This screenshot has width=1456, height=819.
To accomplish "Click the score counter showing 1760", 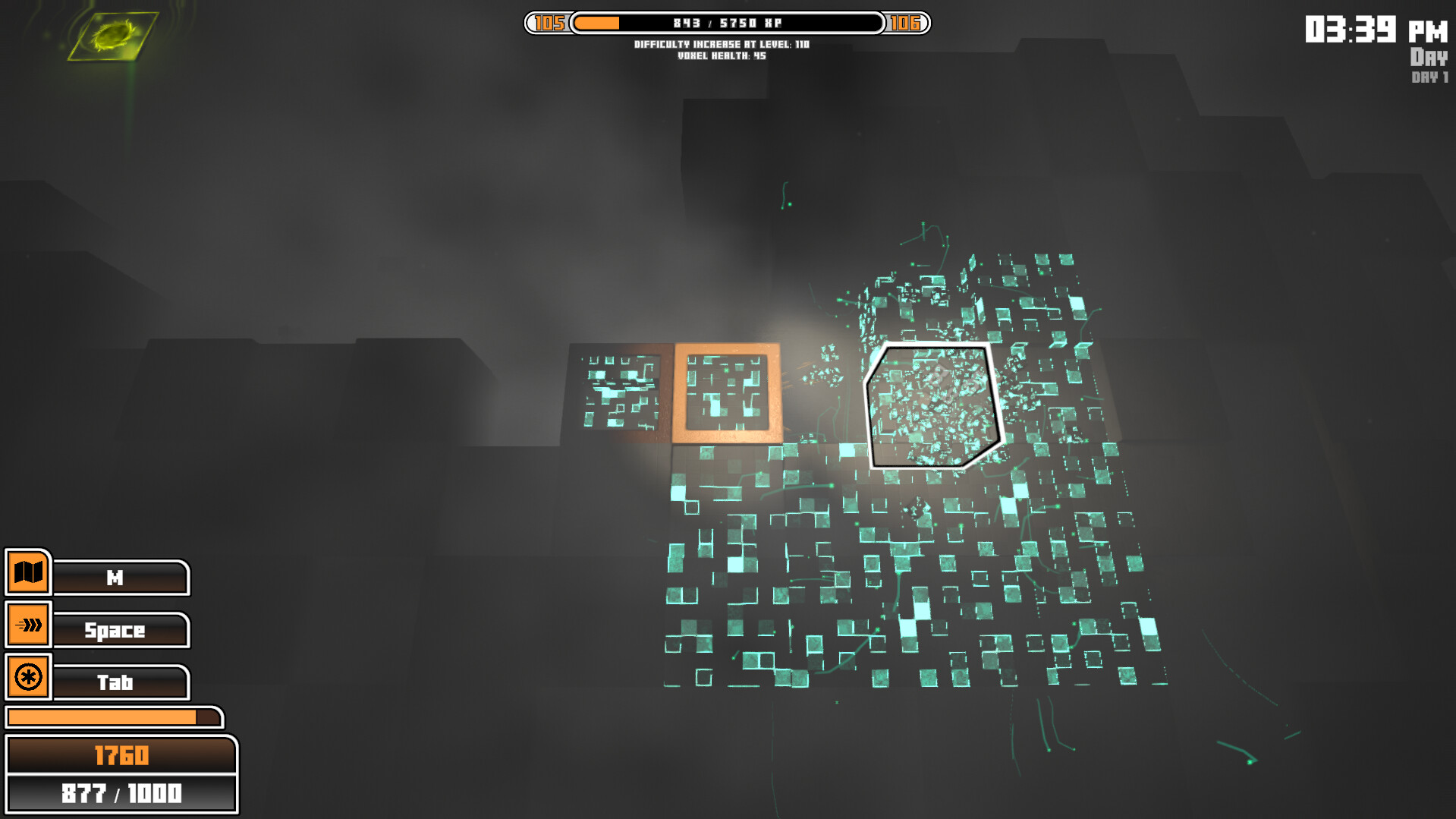I will (x=121, y=755).
